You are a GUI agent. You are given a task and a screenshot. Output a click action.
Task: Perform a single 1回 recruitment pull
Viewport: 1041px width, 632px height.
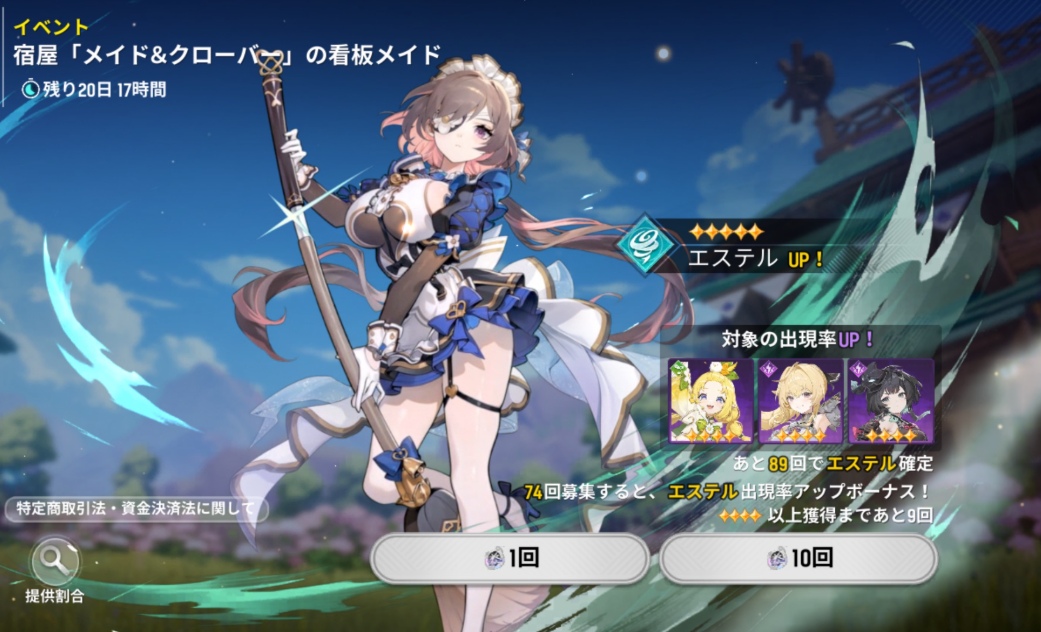click(510, 558)
